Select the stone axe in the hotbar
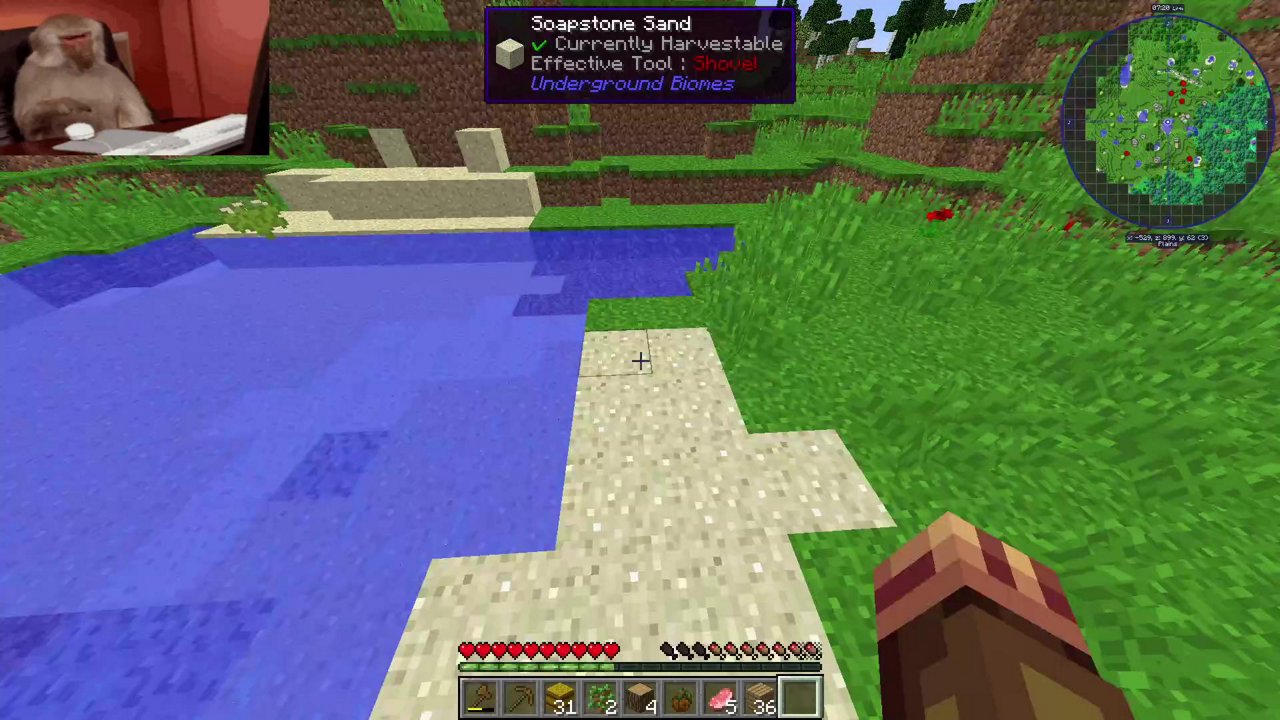This screenshot has width=1280, height=720. pos(478,696)
